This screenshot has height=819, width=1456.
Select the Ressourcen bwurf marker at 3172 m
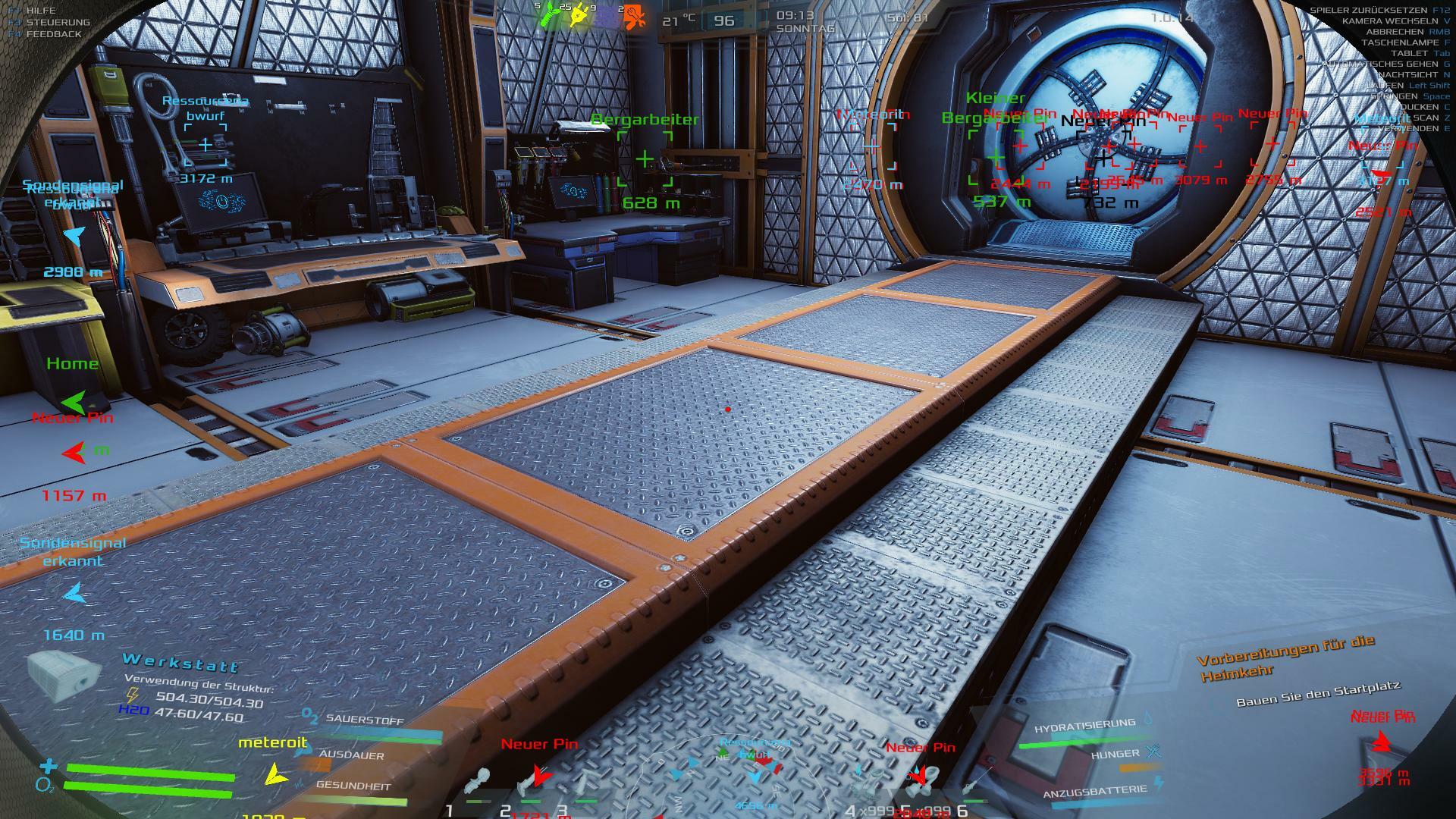tap(206, 145)
